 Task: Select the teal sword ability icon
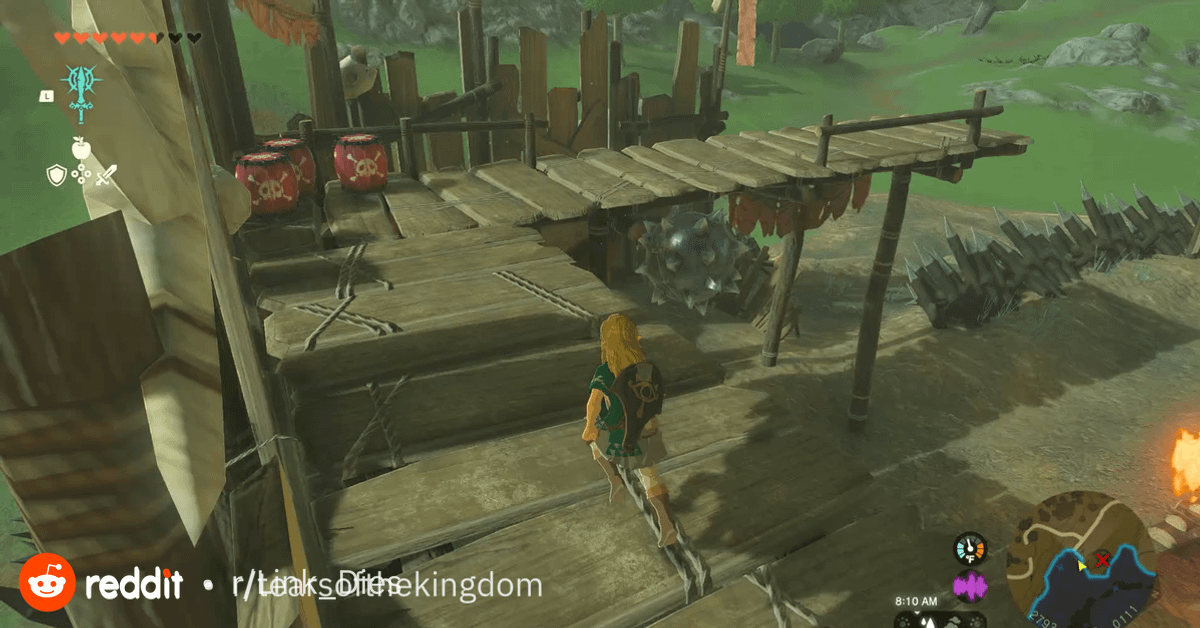coord(79,90)
